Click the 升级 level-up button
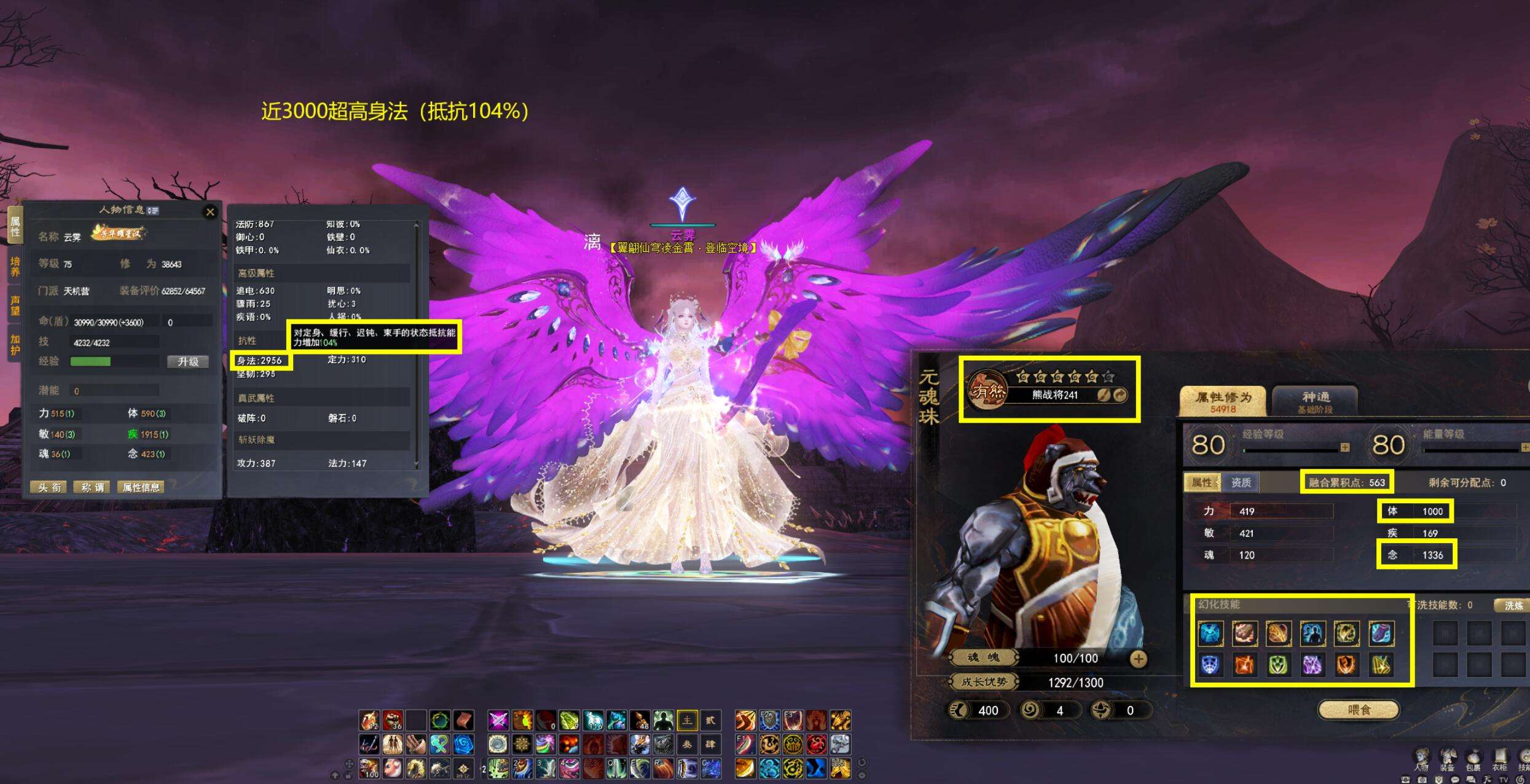Image resolution: width=1530 pixels, height=784 pixels. pyautogui.click(x=188, y=362)
